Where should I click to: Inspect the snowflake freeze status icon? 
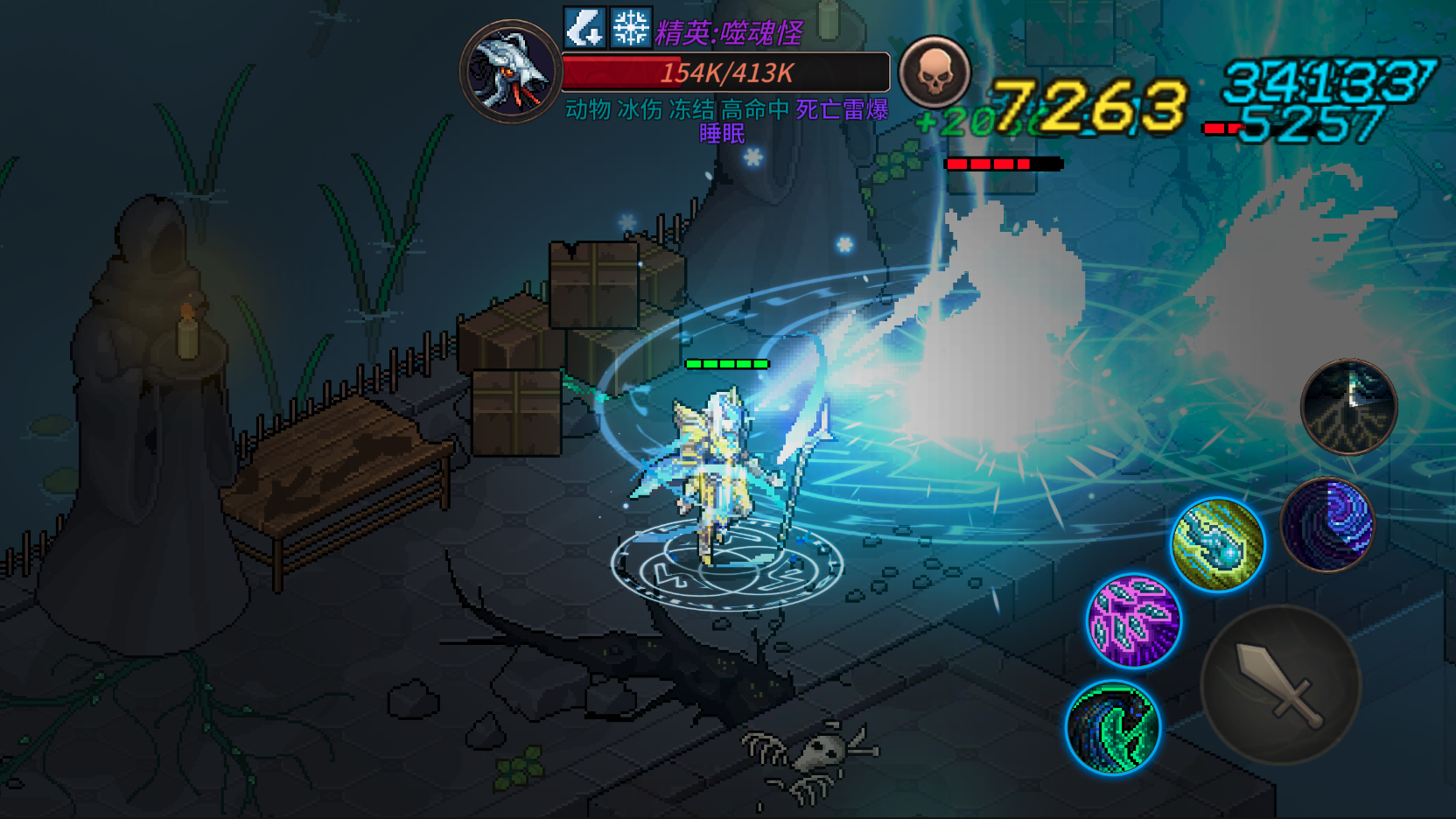click(x=630, y=27)
